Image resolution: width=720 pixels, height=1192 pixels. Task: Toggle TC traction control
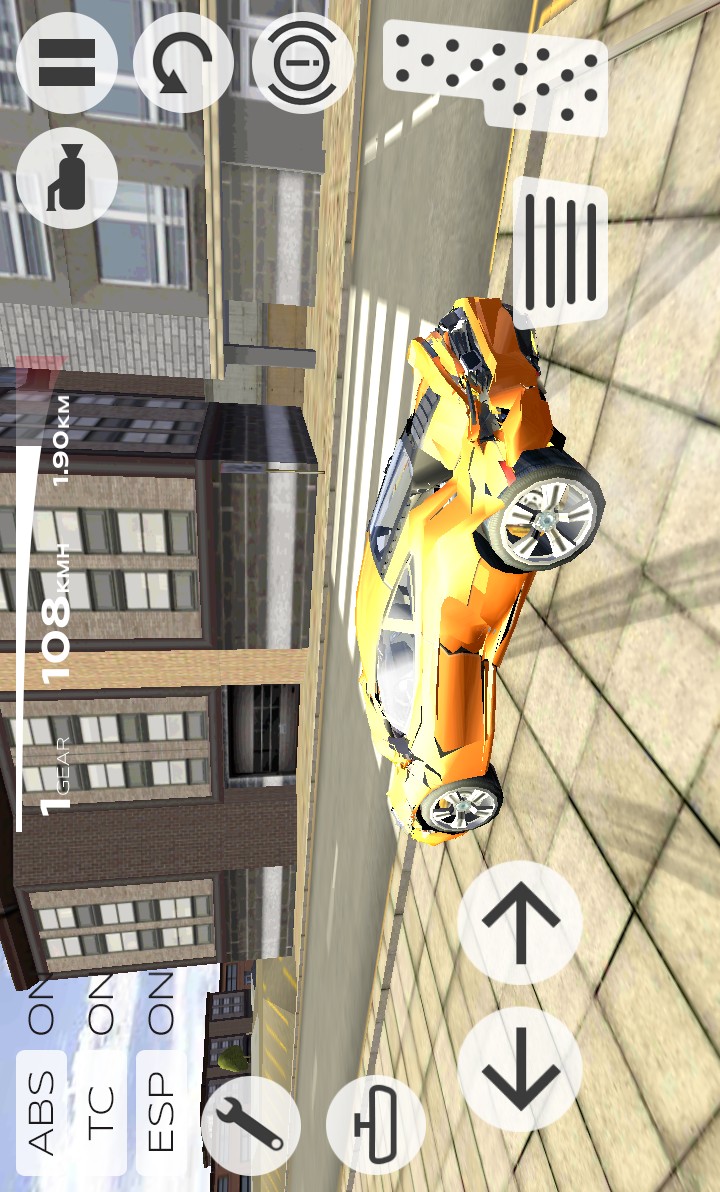[101, 1111]
